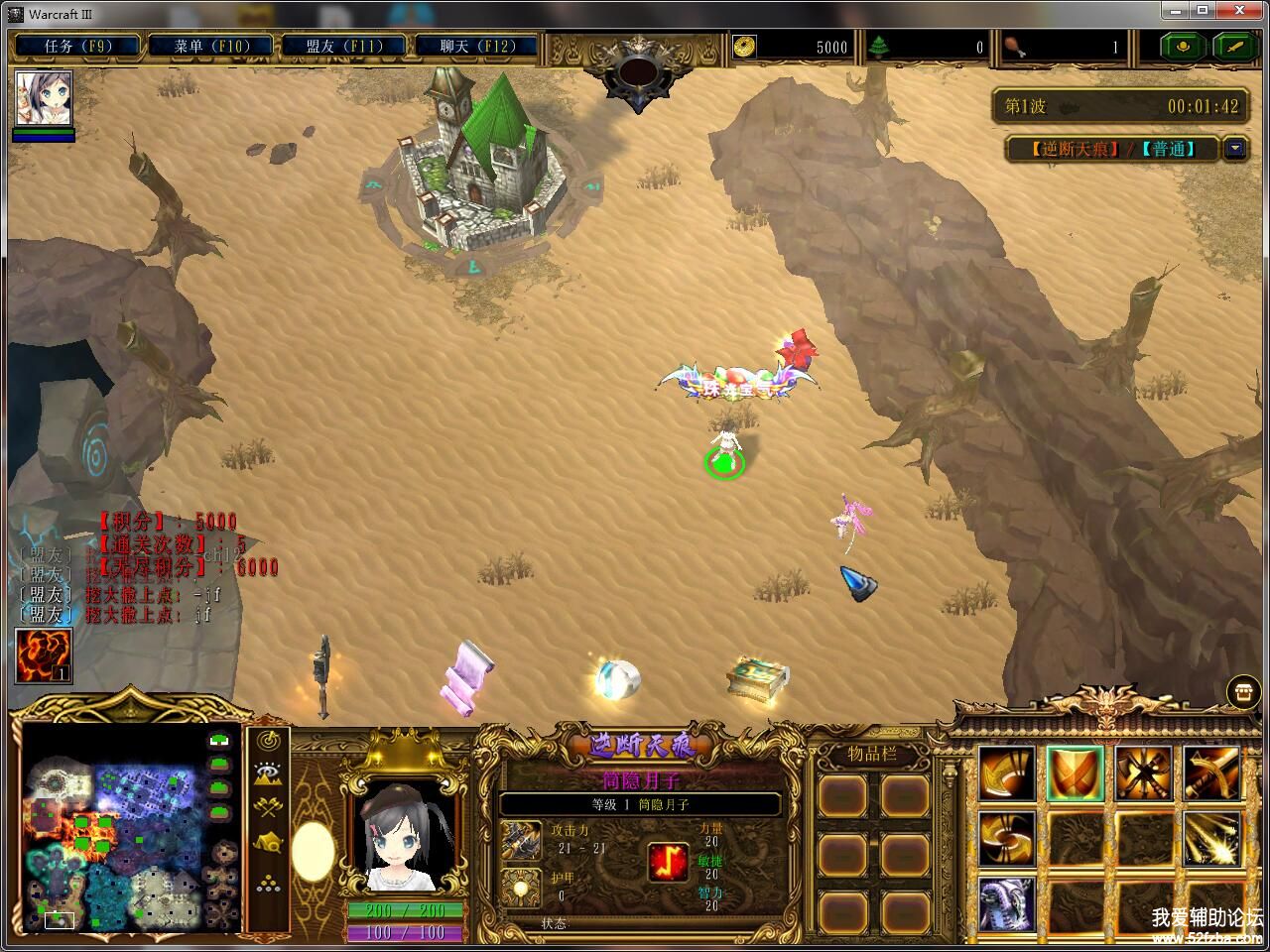This screenshot has width=1270, height=952.
Task: Activate the crossed-swords shield stop command
Action: 1075,773
